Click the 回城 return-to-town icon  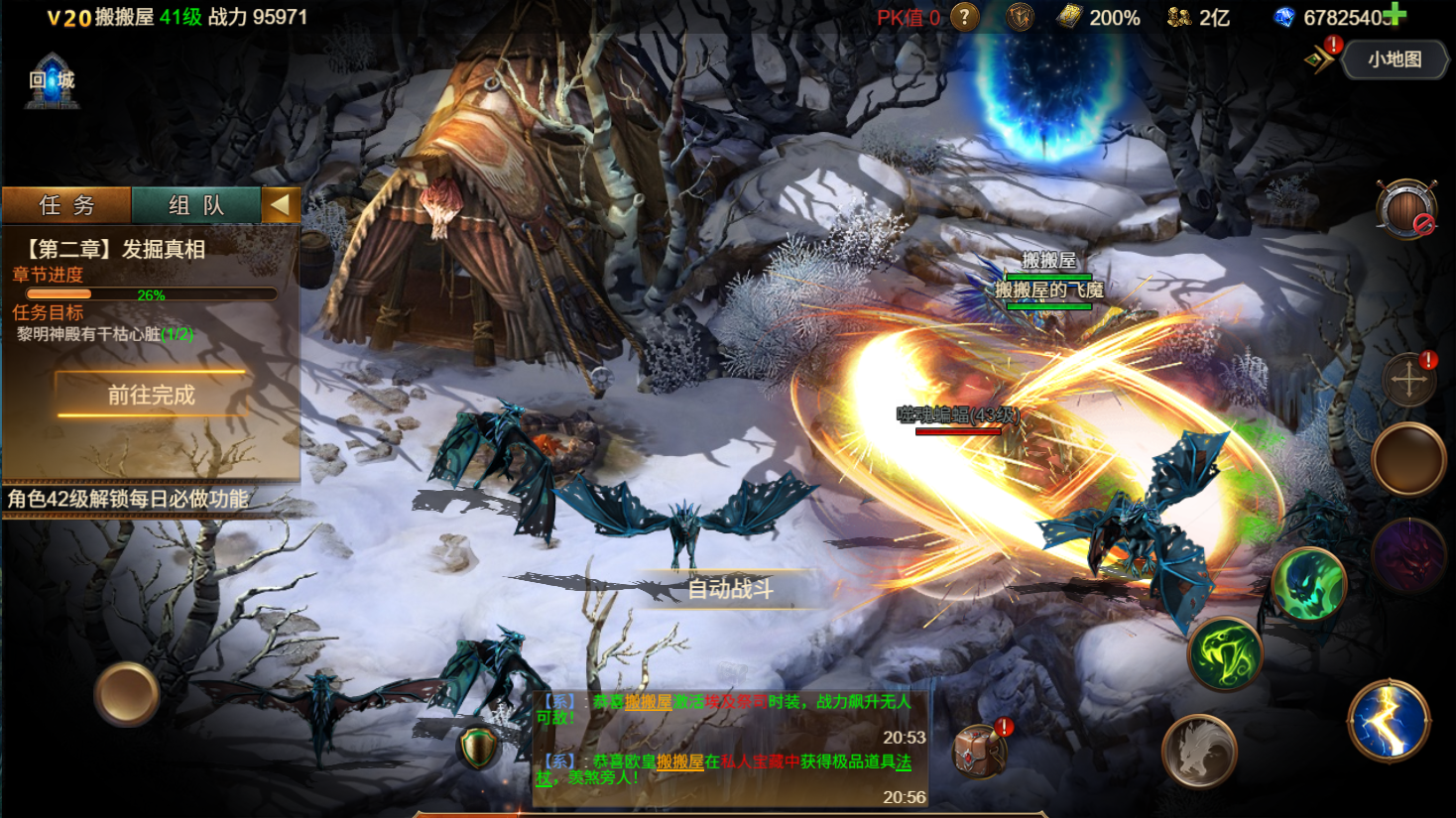[52, 81]
